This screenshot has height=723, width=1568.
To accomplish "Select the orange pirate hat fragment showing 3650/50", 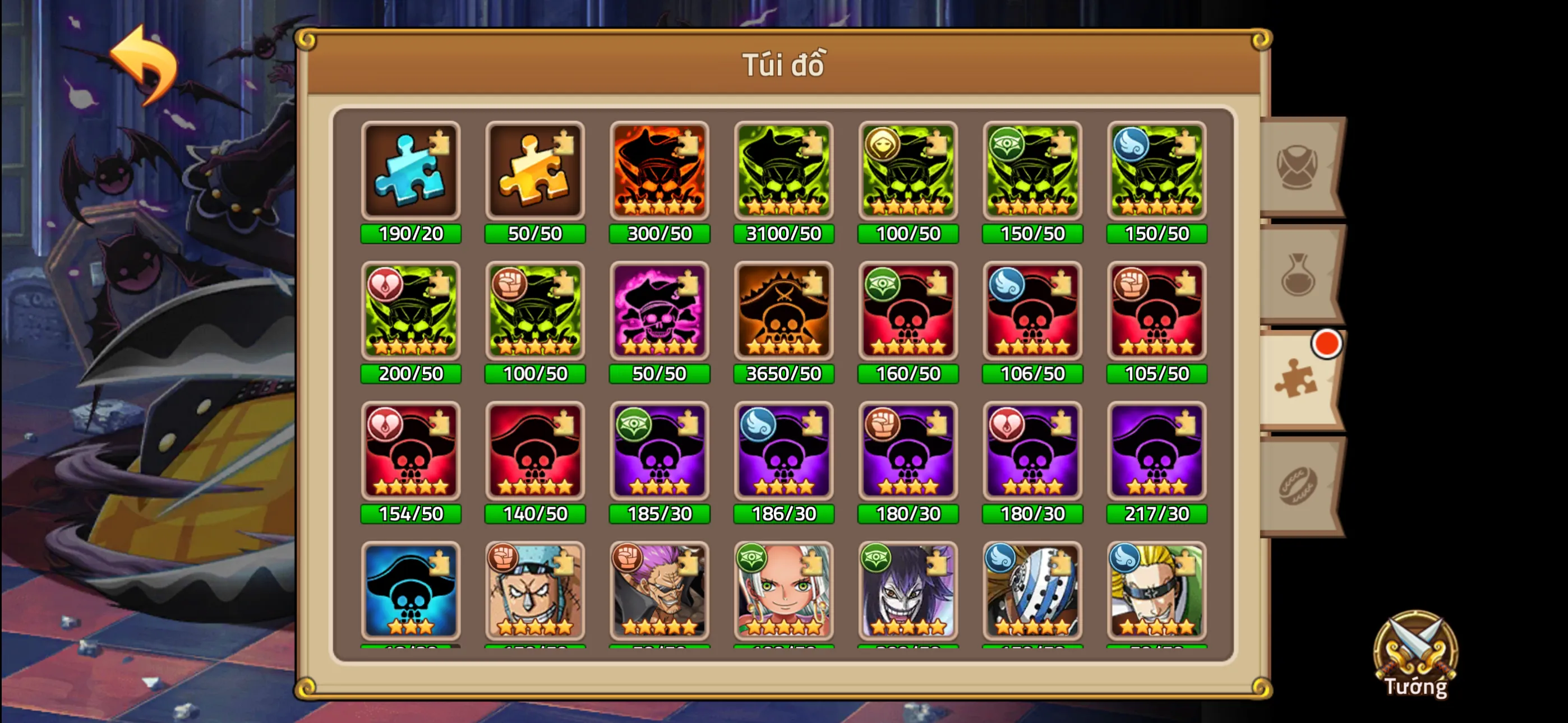I will tap(784, 312).
